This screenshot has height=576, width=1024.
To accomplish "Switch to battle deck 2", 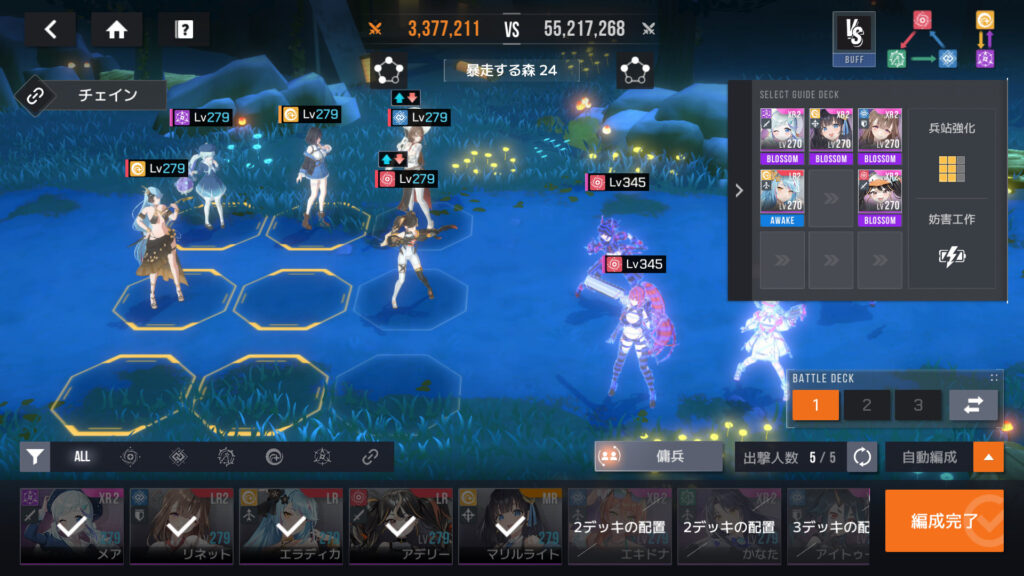I will click(x=866, y=405).
